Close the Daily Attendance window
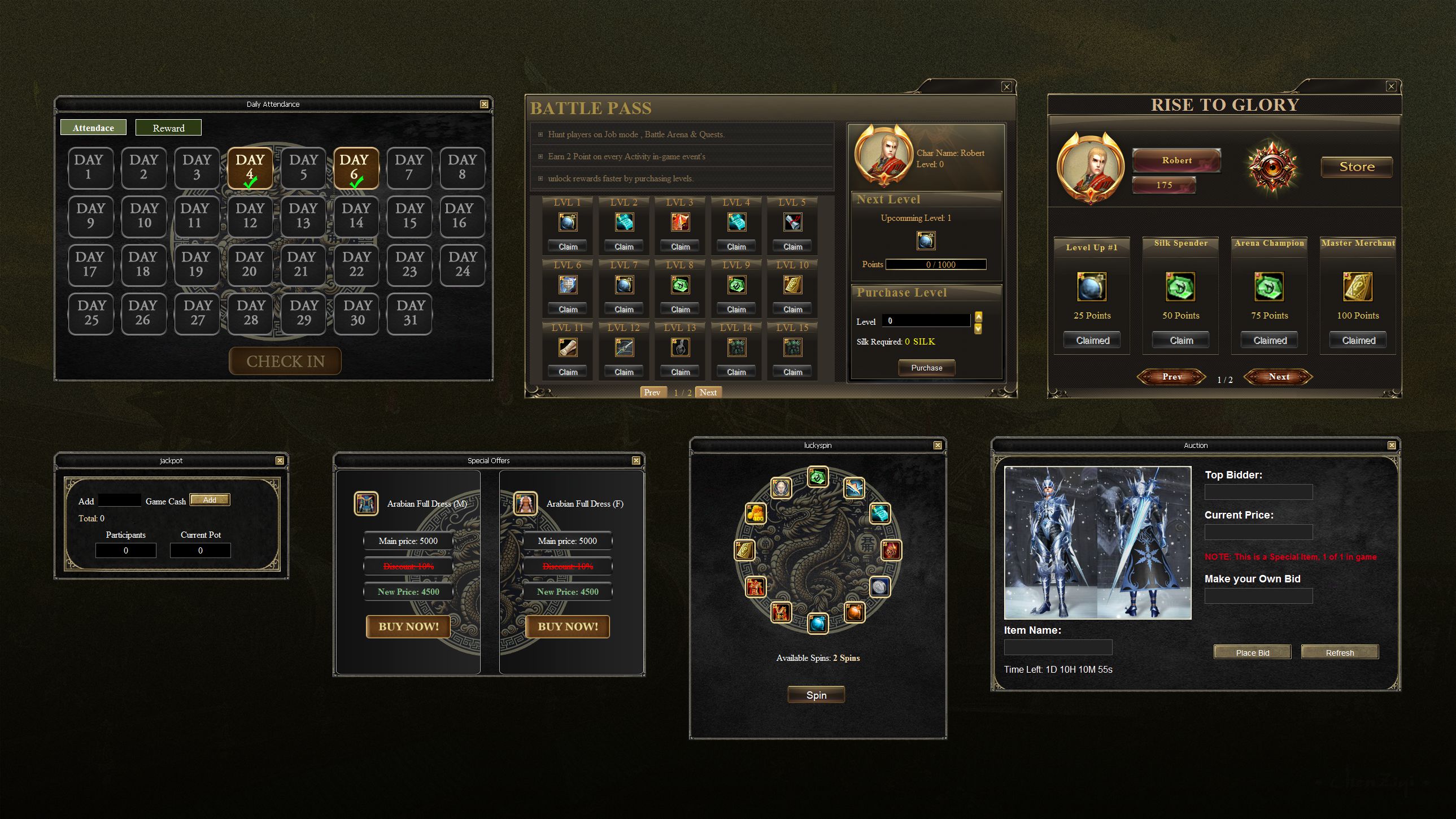The width and height of the screenshot is (1456, 819). (x=484, y=104)
